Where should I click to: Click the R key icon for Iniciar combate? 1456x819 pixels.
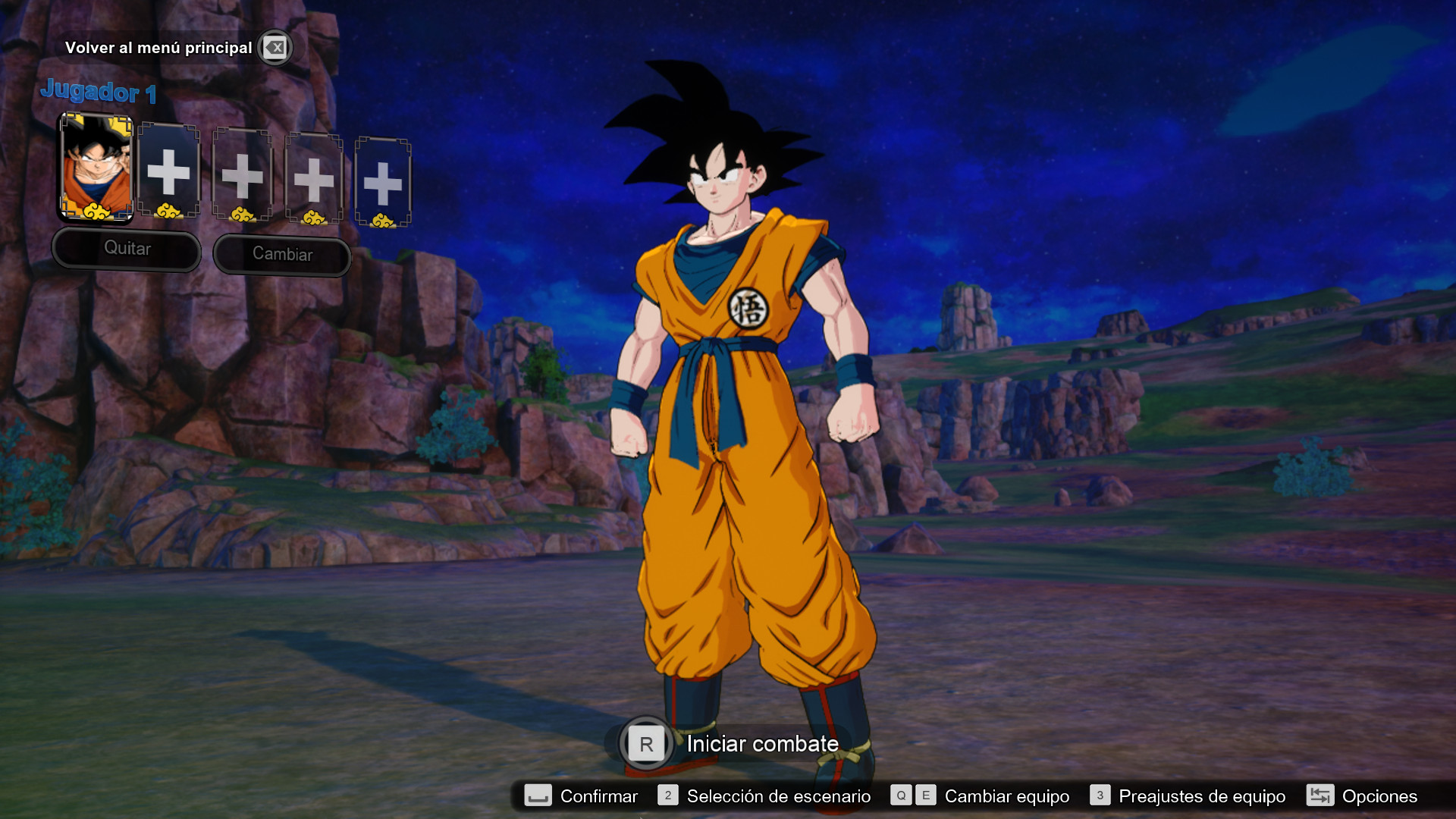[645, 744]
